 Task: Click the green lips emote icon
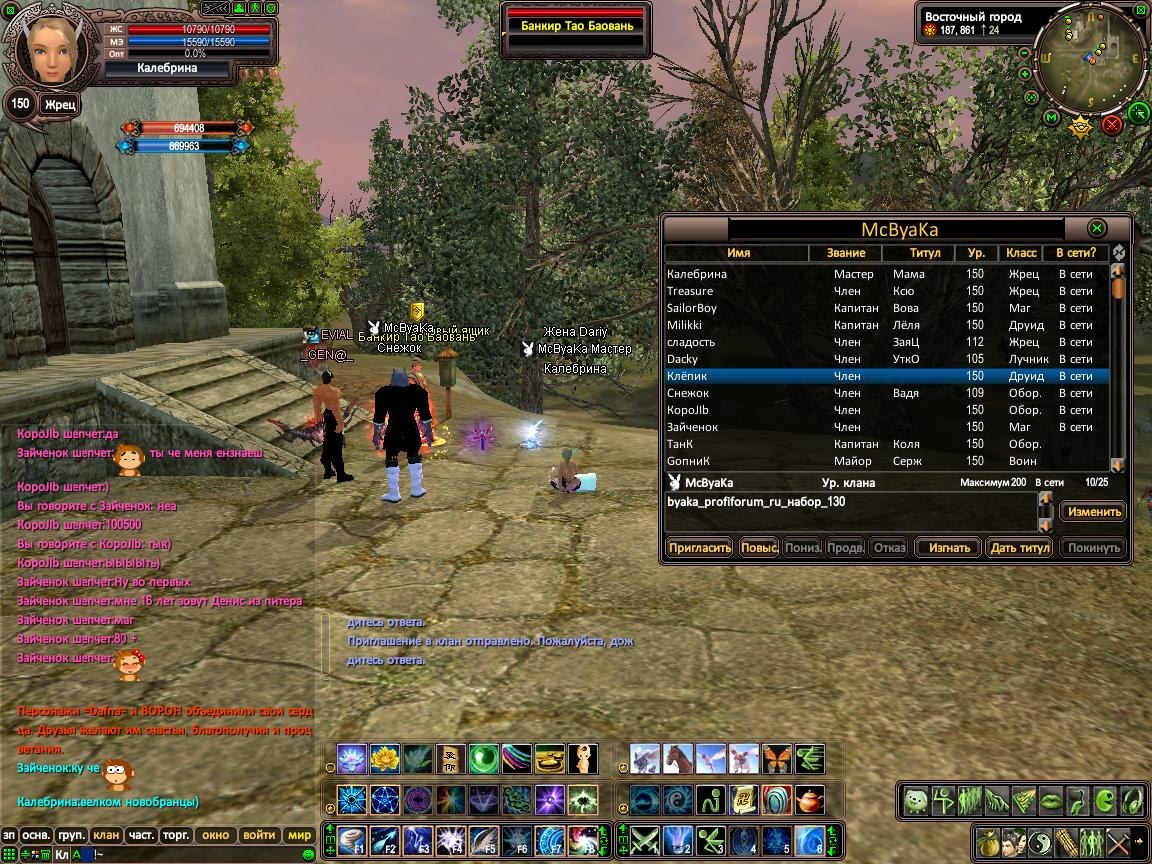pyautogui.click(x=1050, y=800)
